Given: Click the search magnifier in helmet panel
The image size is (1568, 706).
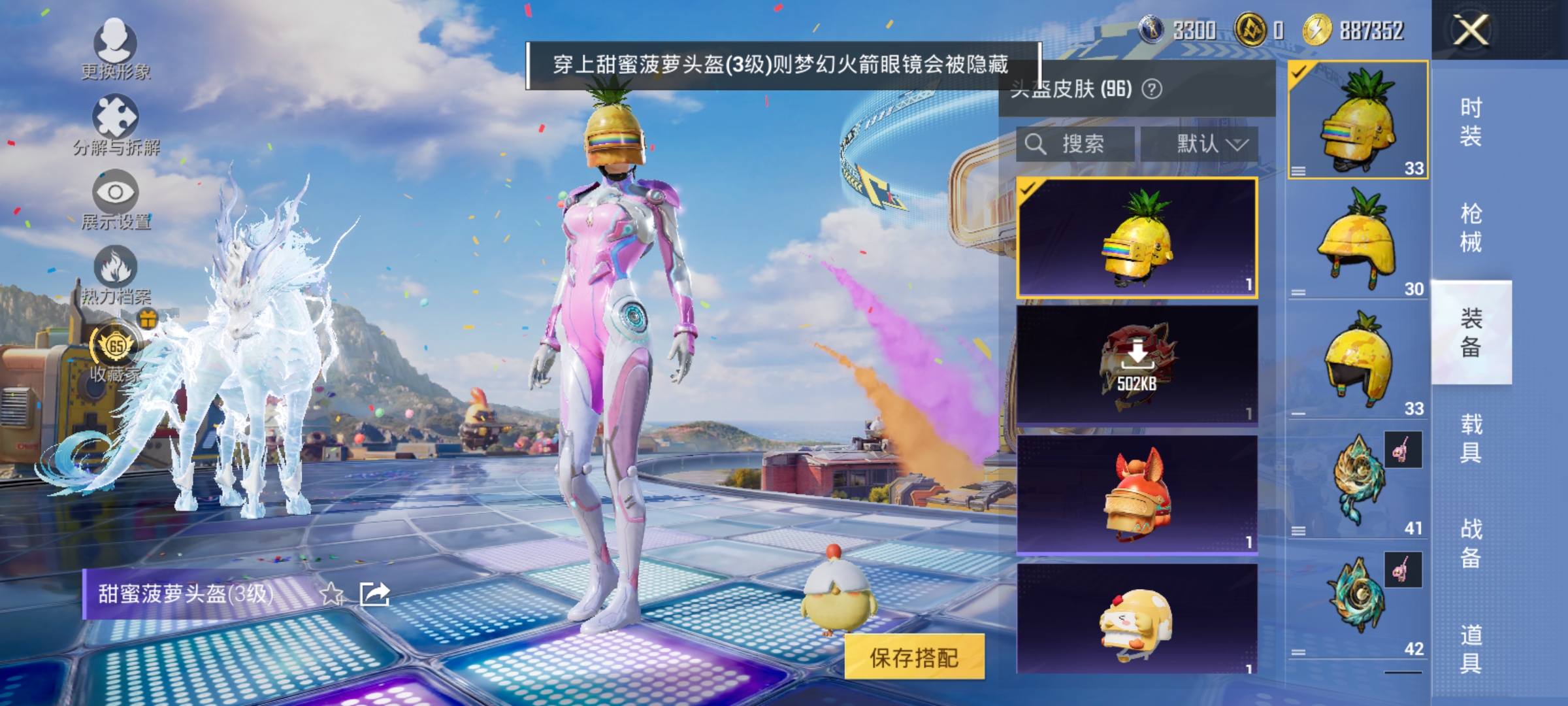Looking at the screenshot, I should pos(1036,144).
